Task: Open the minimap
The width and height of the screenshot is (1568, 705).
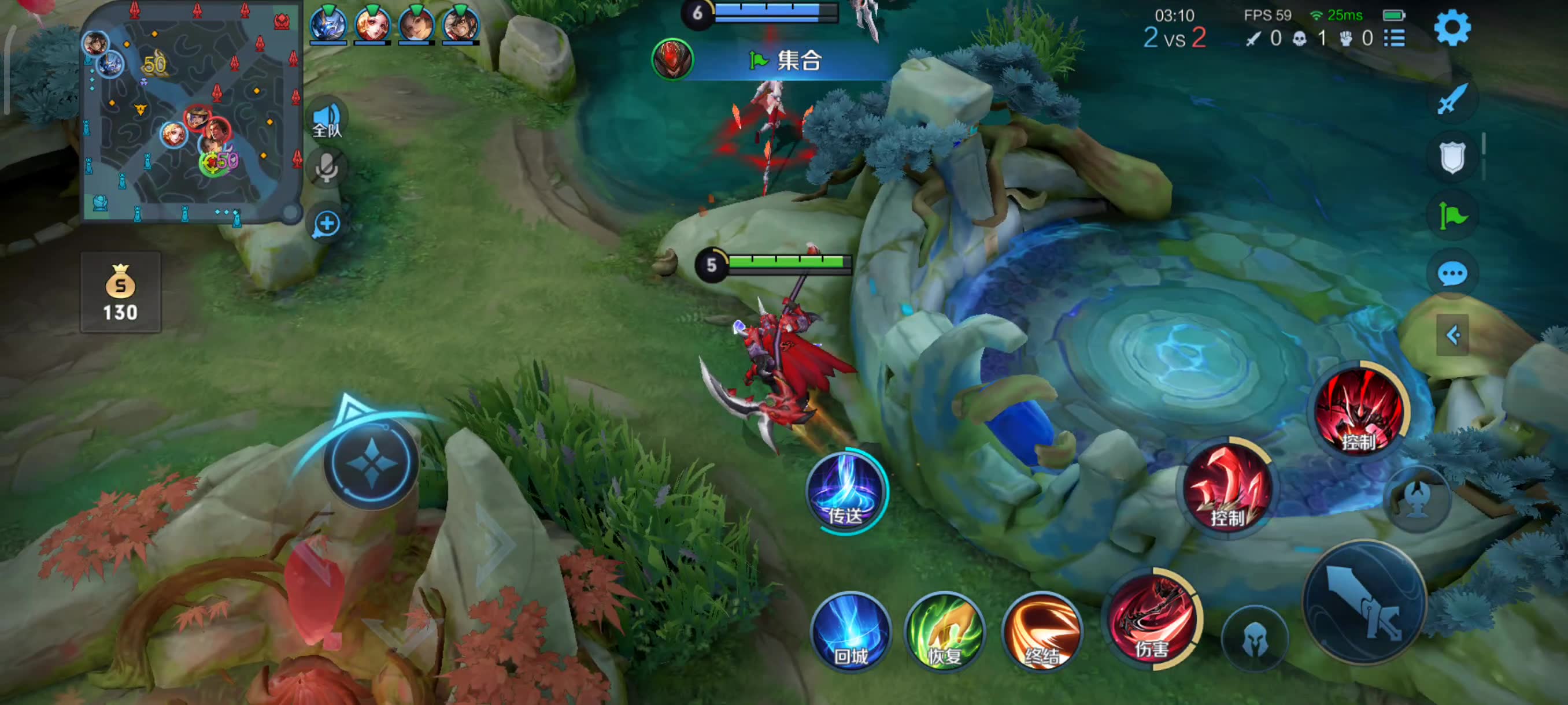Action: tap(192, 113)
